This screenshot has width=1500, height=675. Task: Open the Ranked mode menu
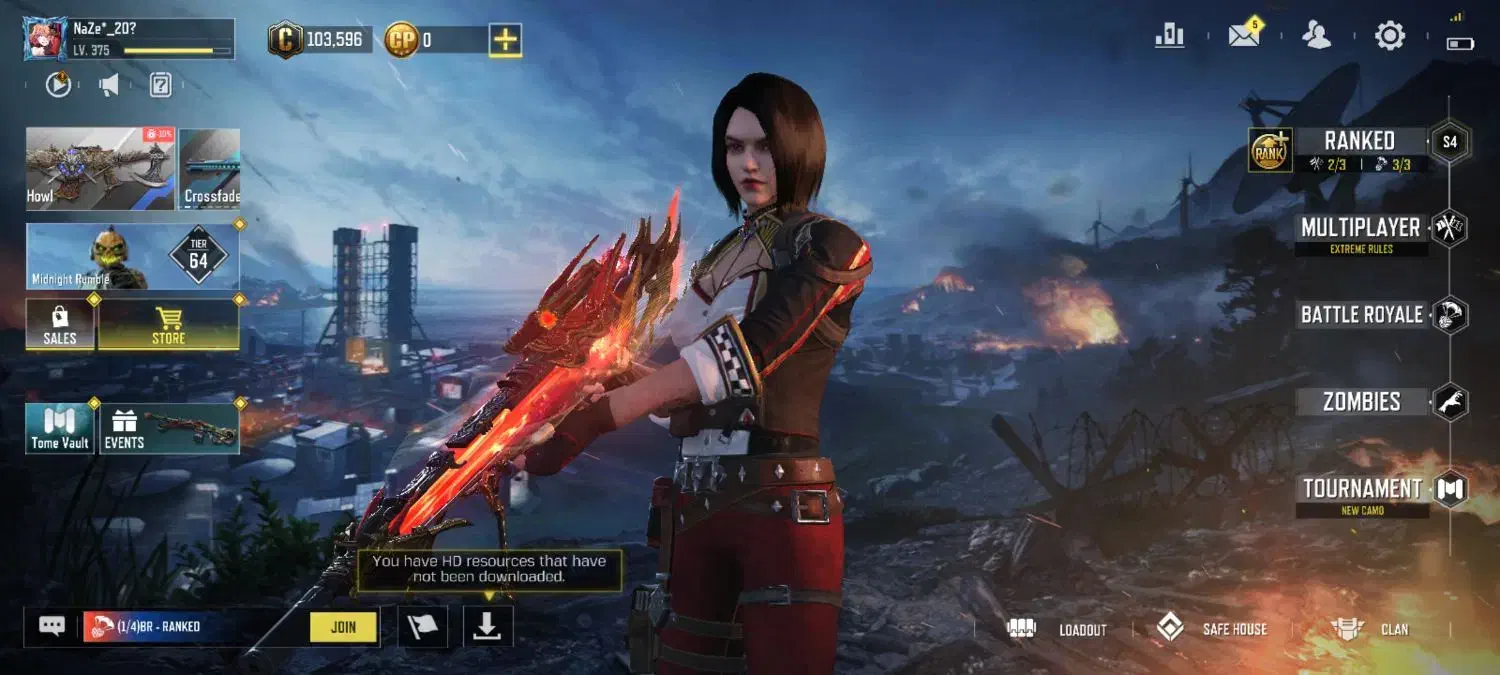coord(1359,141)
